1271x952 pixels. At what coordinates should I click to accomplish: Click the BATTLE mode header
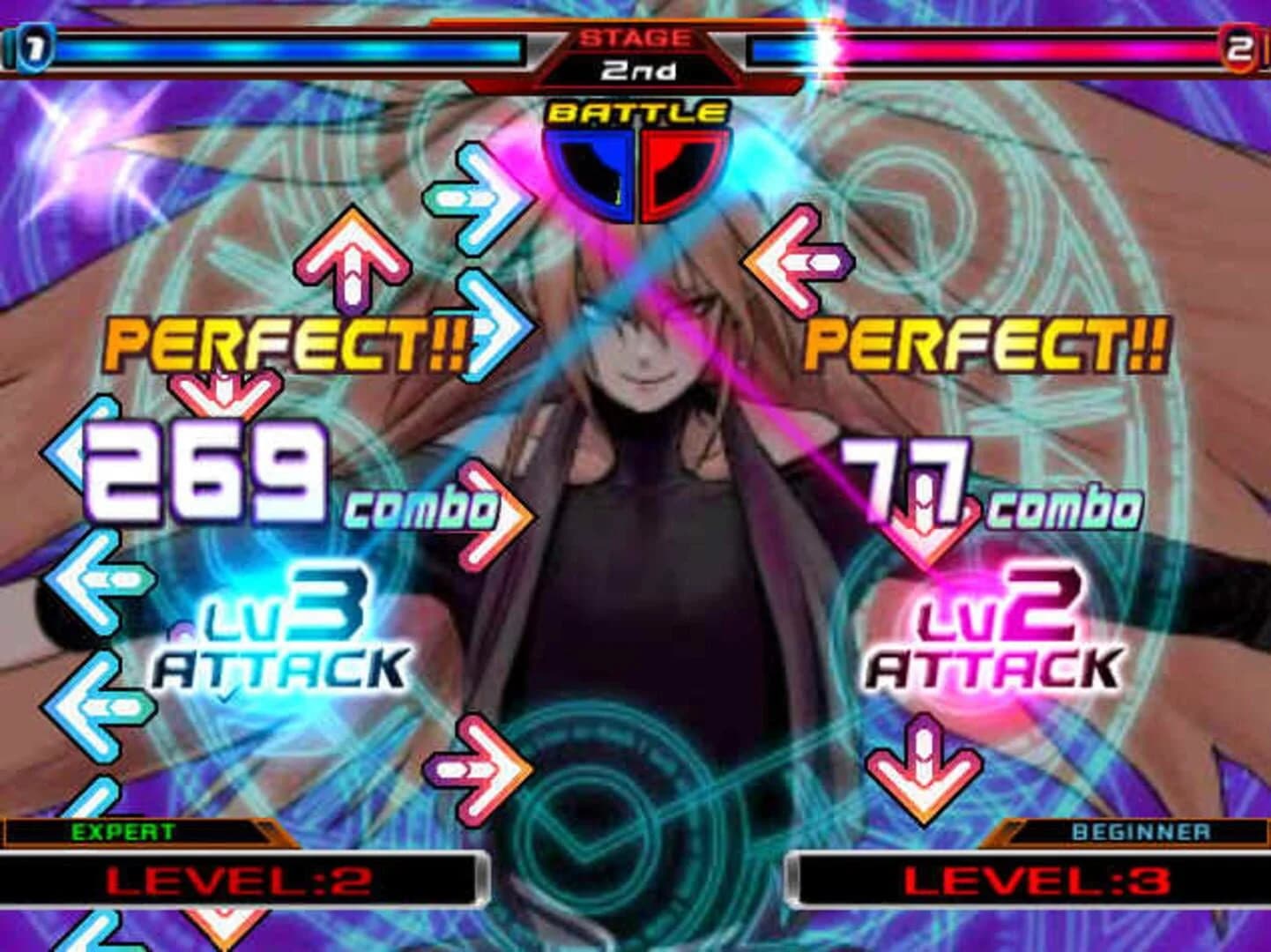pos(633,113)
